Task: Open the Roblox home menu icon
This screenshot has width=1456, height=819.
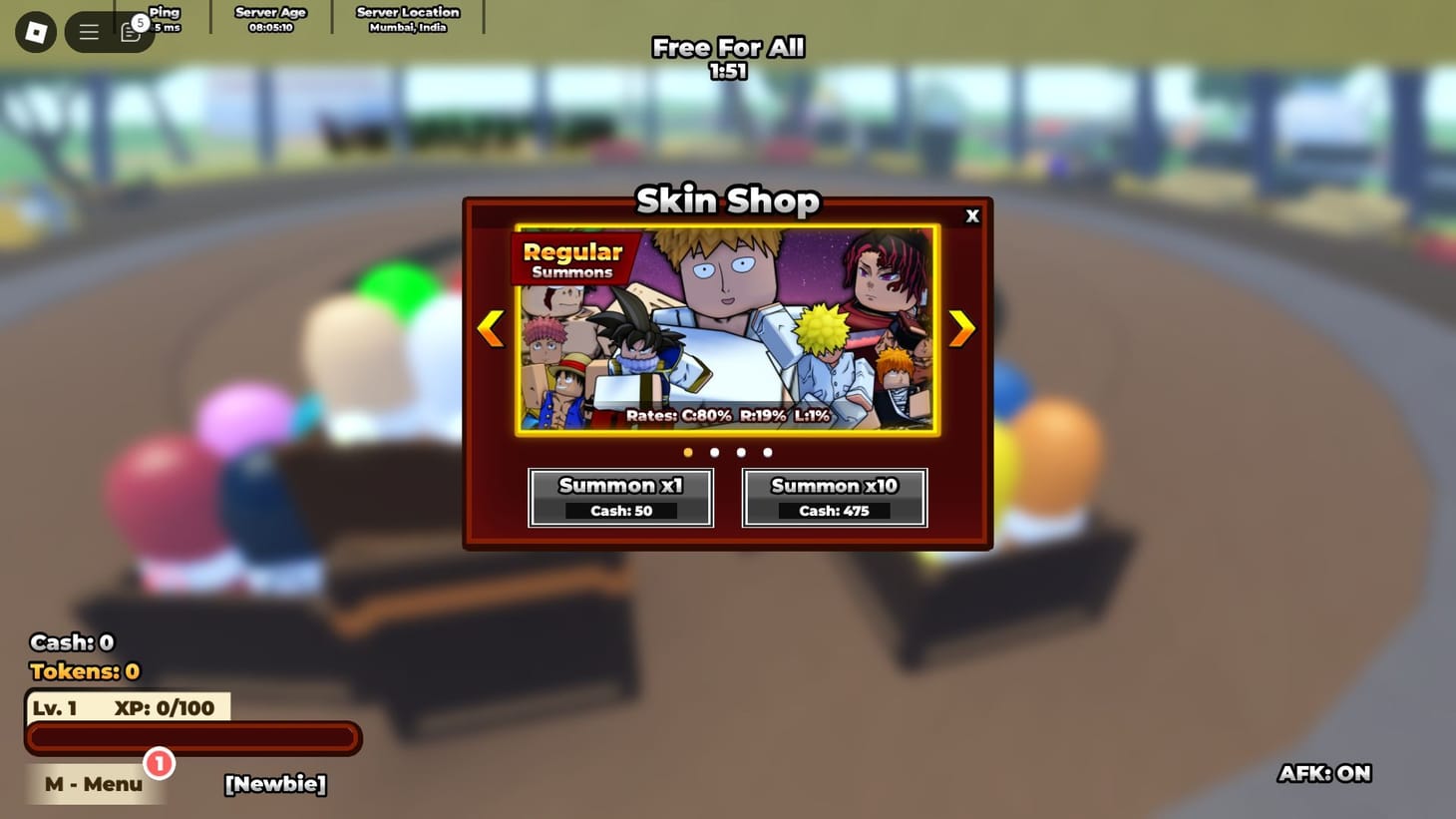Action: pyautogui.click(x=34, y=31)
